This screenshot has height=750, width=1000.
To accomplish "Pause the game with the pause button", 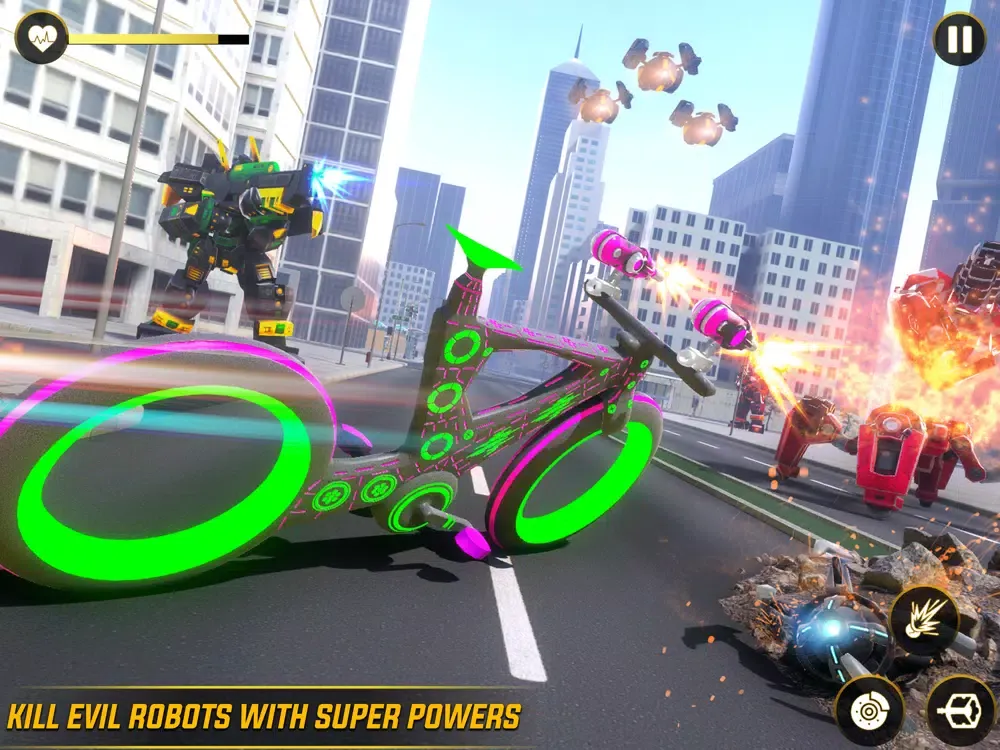I will (958, 39).
